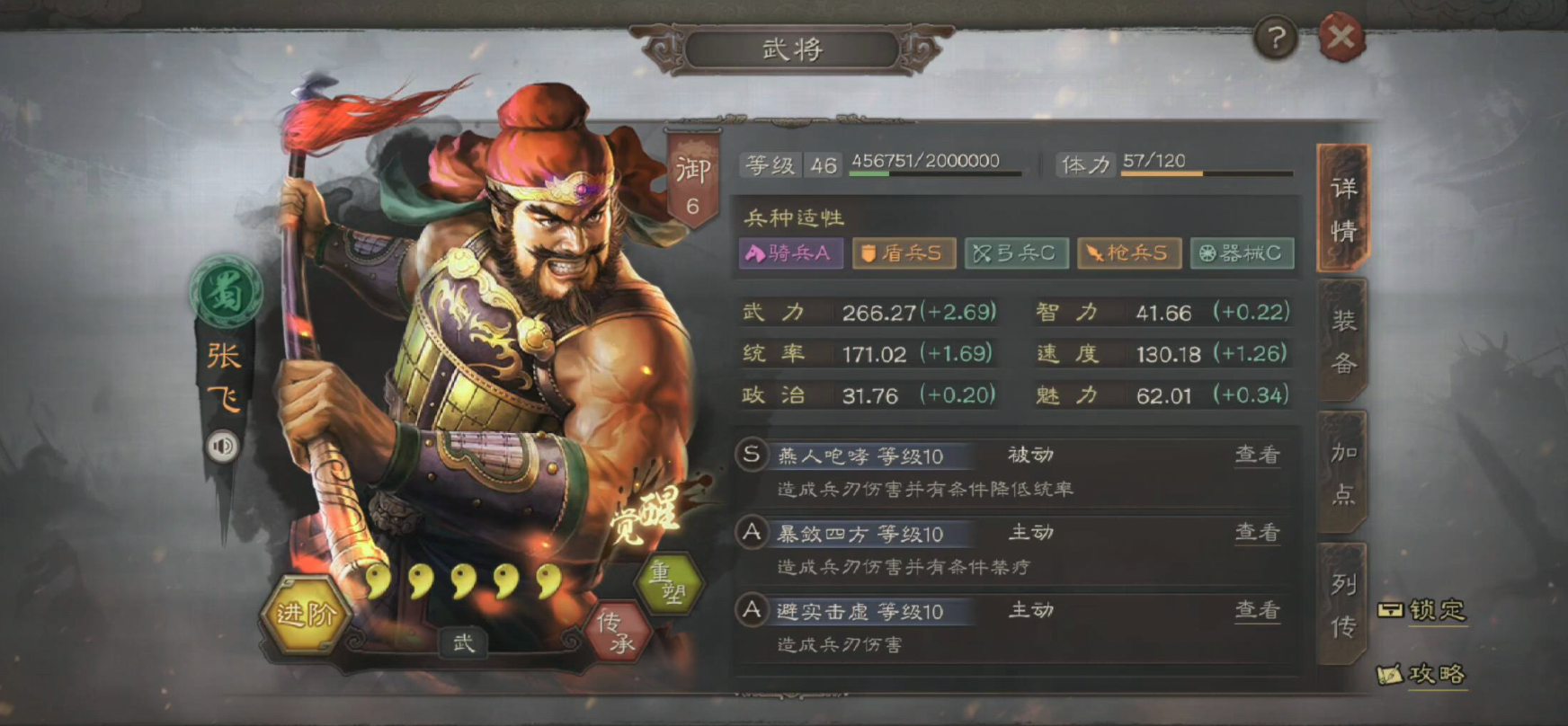
Task: Select the 骑兵A cavalry aptitude icon
Action: coord(791,254)
